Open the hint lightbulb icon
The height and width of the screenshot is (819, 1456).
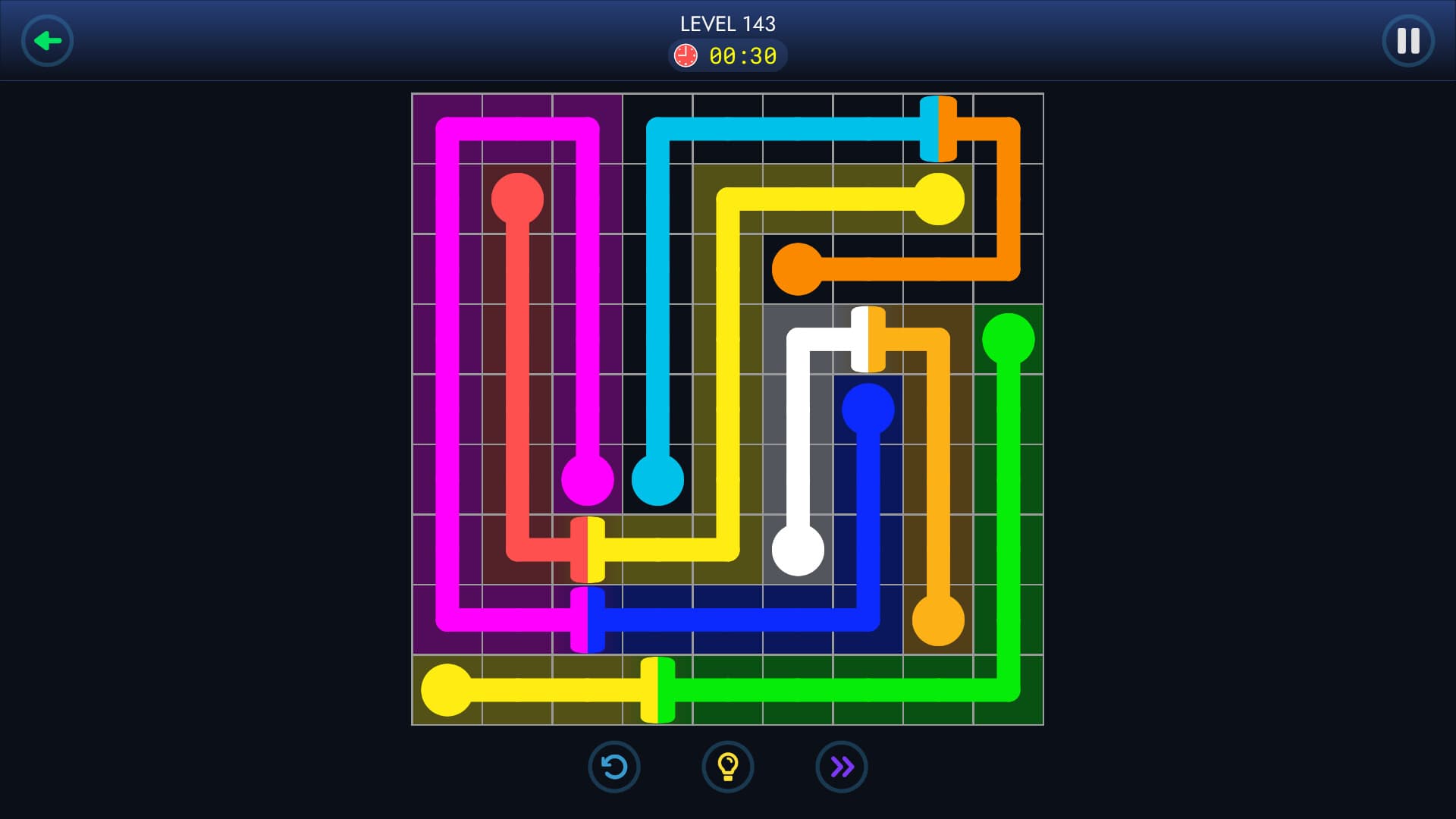point(728,767)
